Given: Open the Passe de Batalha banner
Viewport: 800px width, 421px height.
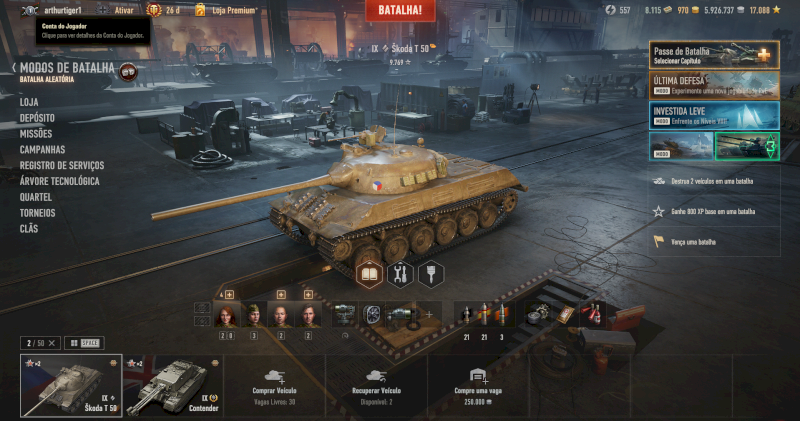Looking at the screenshot, I should click(713, 54).
